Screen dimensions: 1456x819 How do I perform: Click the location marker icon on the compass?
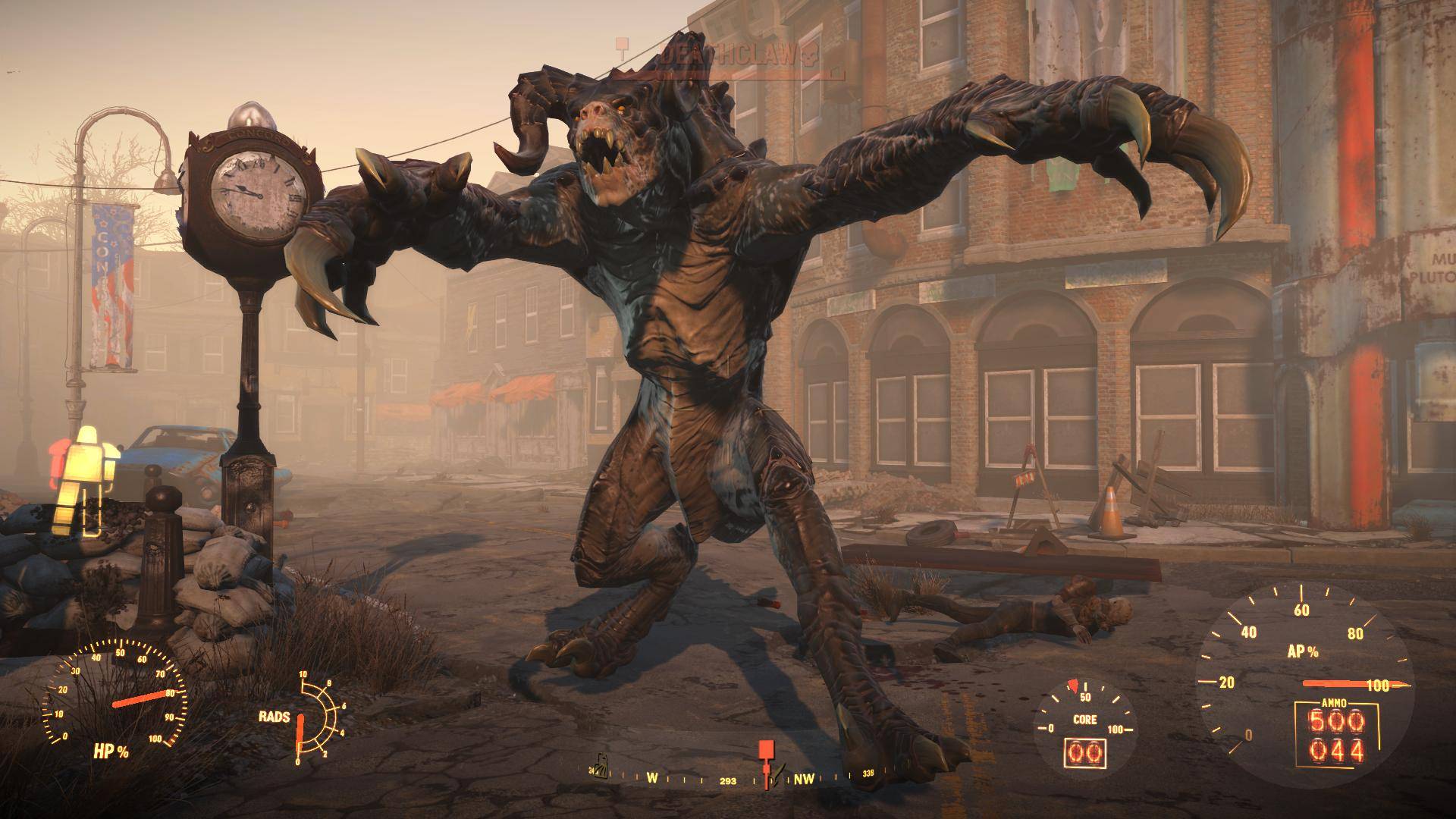point(600,768)
